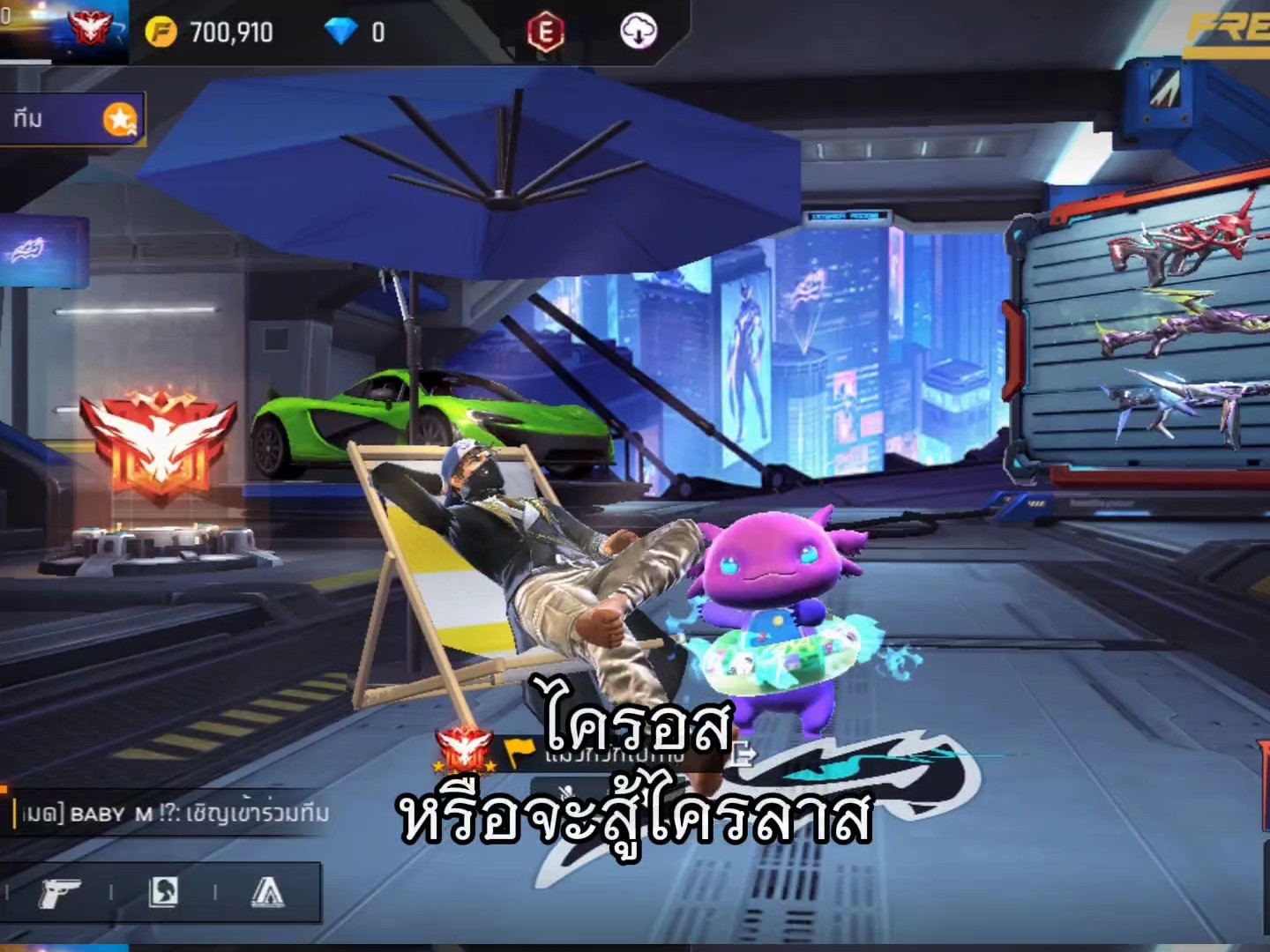The width and height of the screenshot is (1270, 952).
Task: Open the chat message from BABY M
Action: (x=172, y=813)
